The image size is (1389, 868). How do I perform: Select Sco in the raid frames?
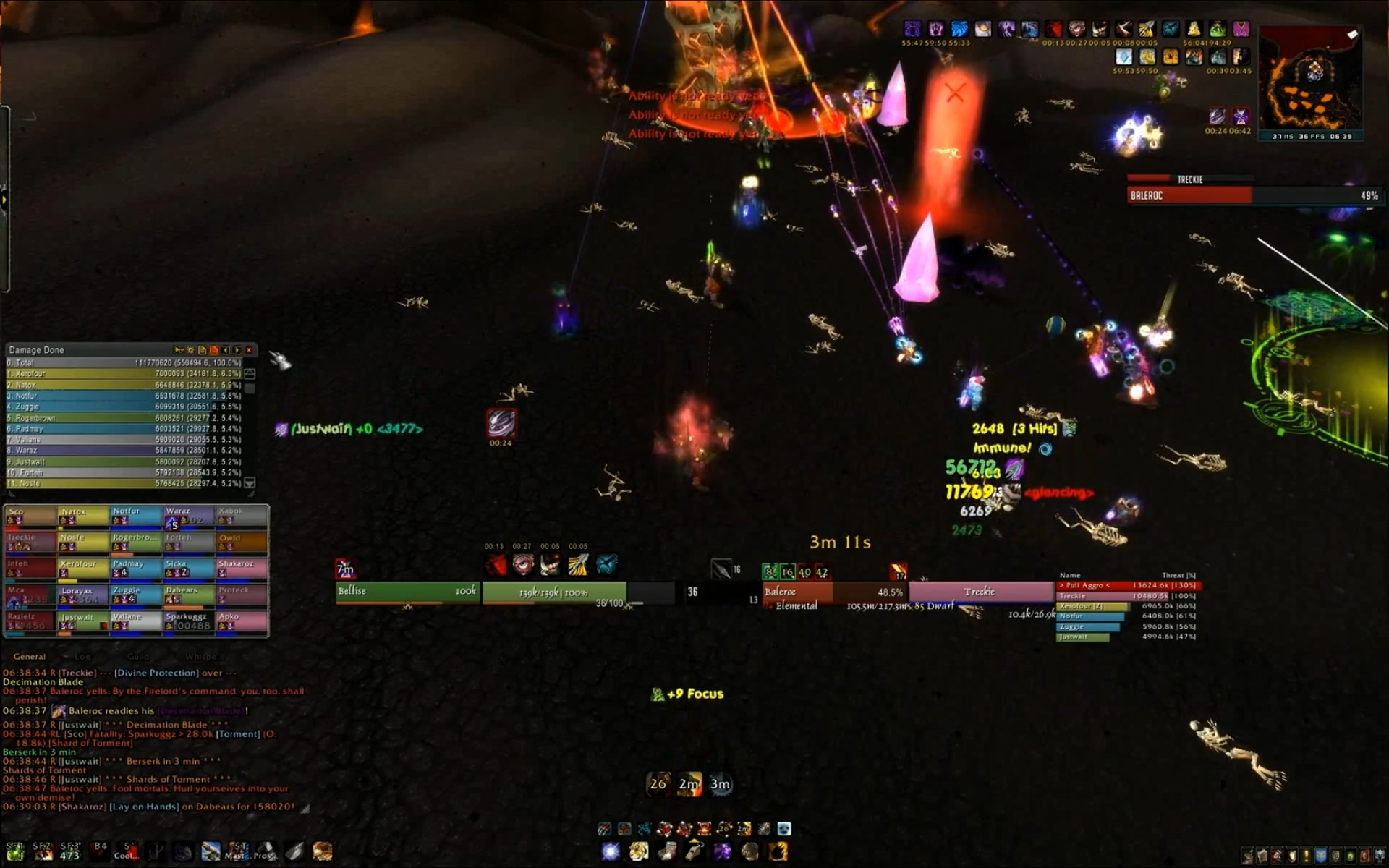30,516
